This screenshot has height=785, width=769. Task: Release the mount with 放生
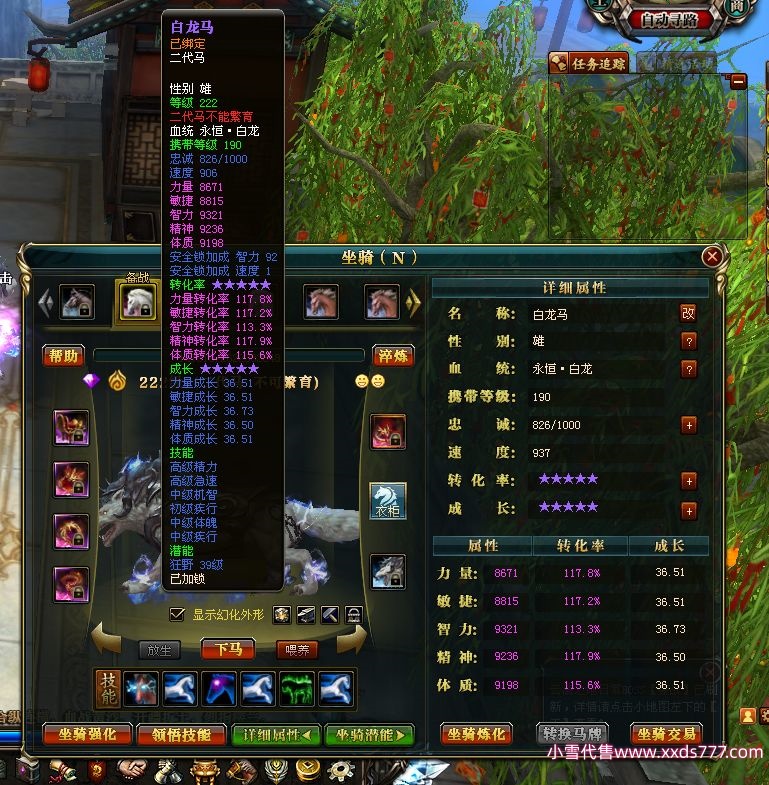[159, 650]
